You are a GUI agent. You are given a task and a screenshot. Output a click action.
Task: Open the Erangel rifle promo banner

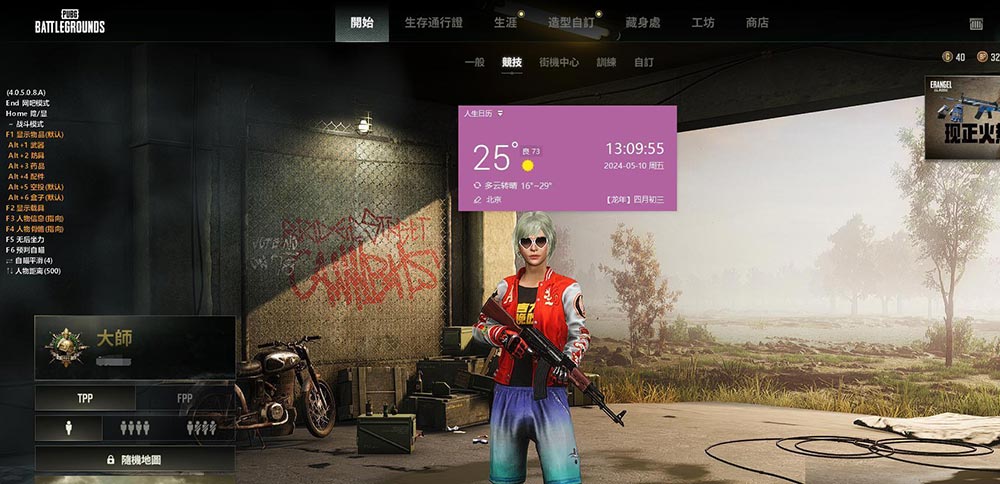click(962, 117)
